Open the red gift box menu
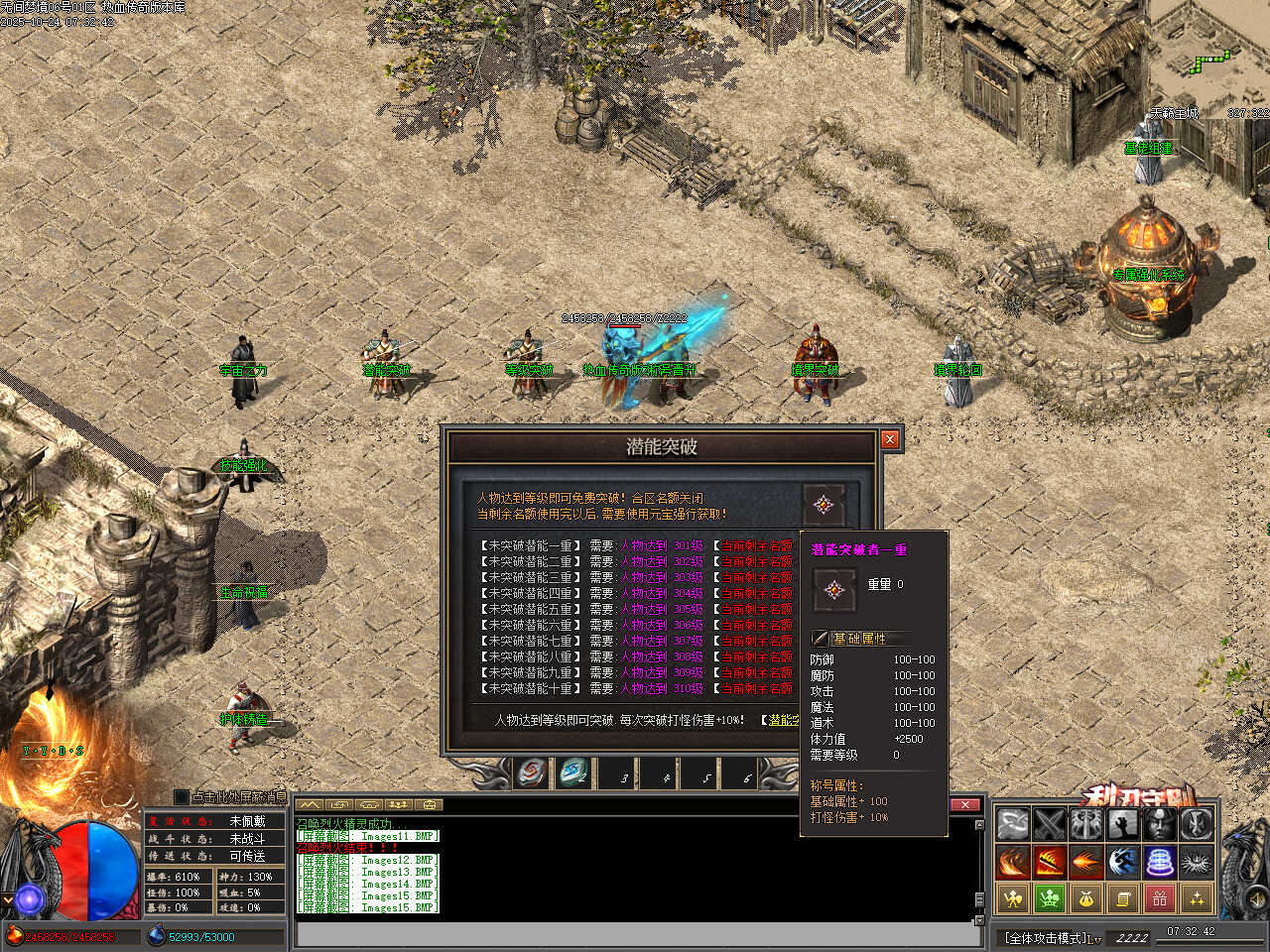The width and height of the screenshot is (1270, 952). [1160, 898]
